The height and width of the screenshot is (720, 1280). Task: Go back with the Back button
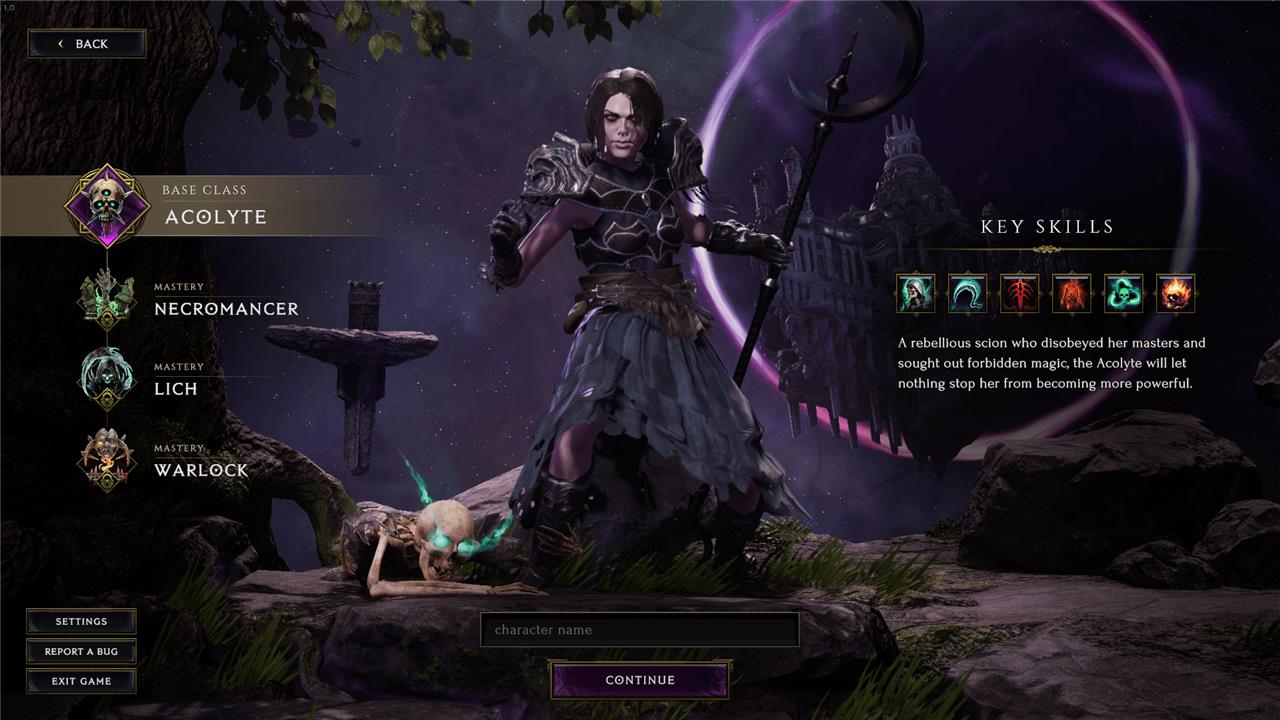click(x=86, y=44)
